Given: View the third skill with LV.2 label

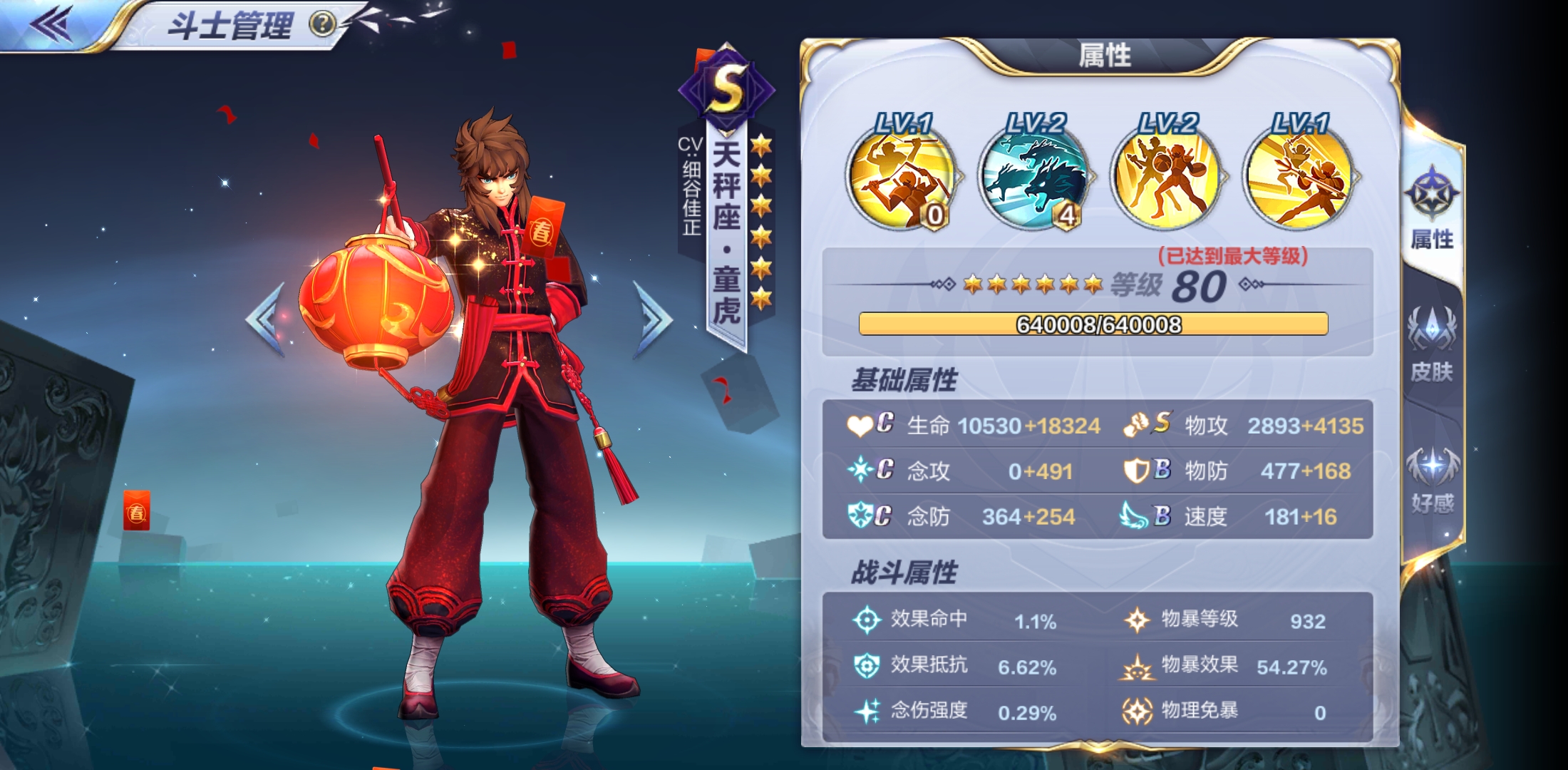Looking at the screenshot, I should click(x=1165, y=180).
